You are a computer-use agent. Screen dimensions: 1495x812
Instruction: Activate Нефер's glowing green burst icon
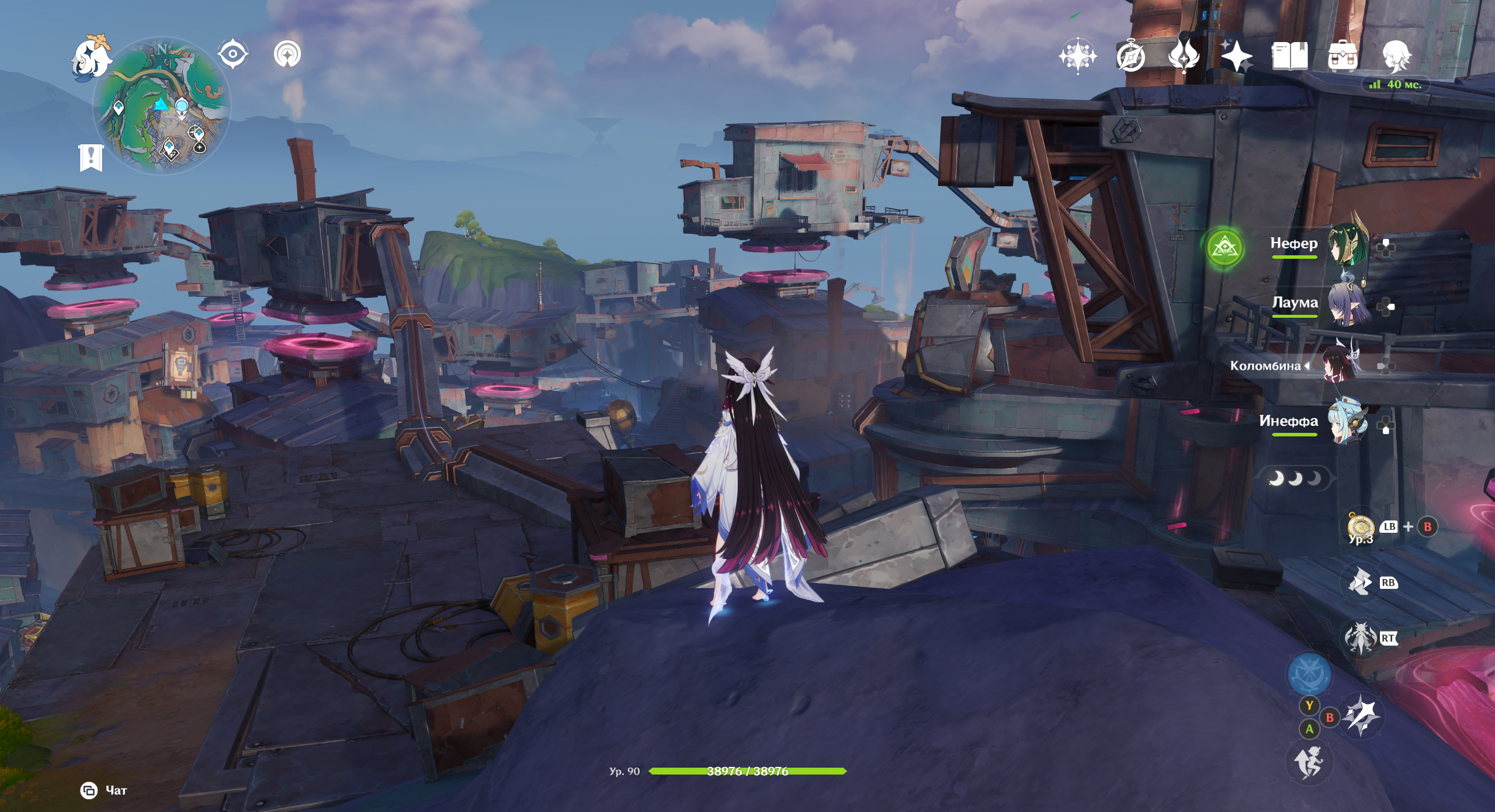(x=1224, y=248)
